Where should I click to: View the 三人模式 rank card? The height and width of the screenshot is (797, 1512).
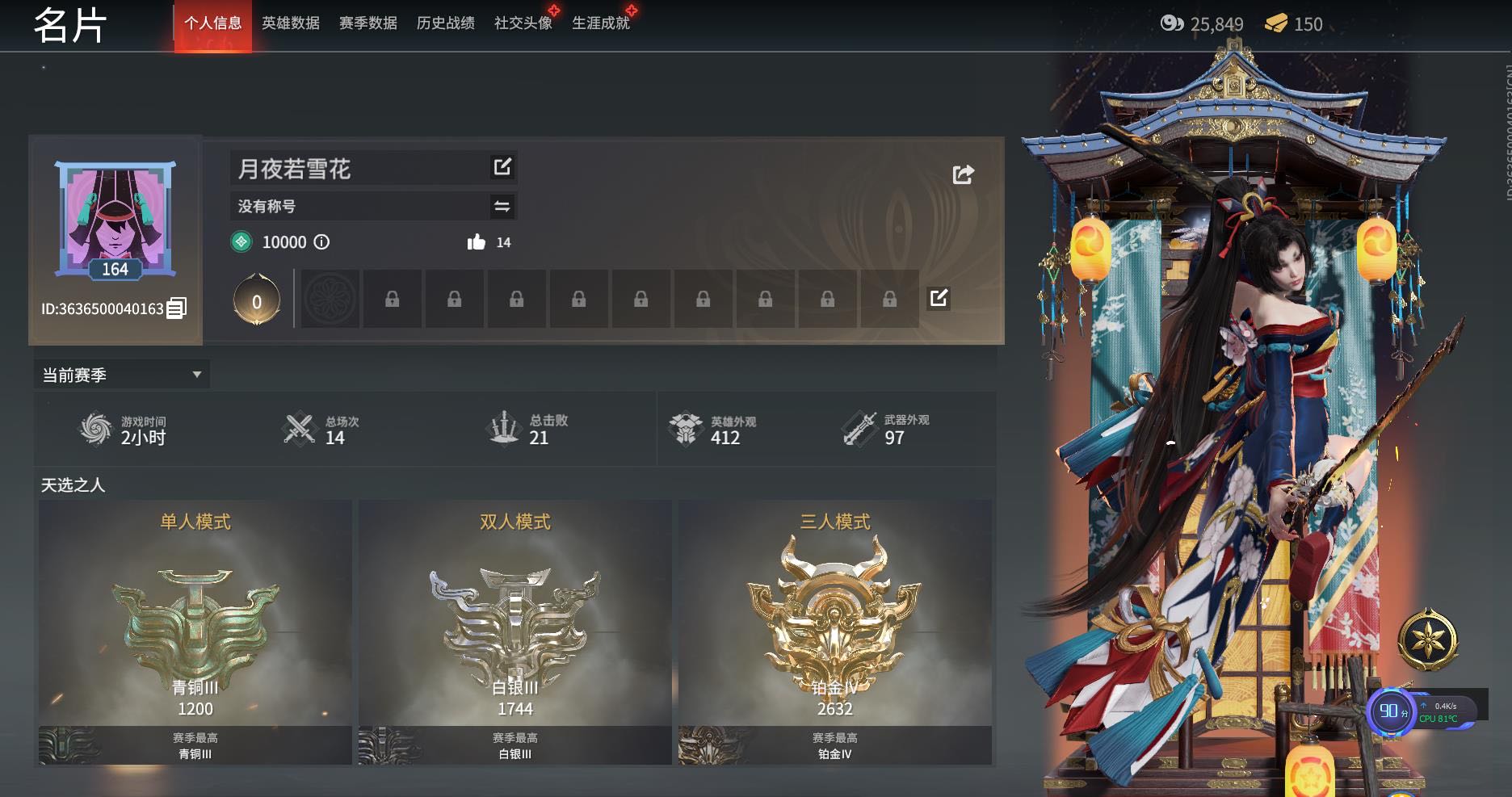tap(835, 631)
